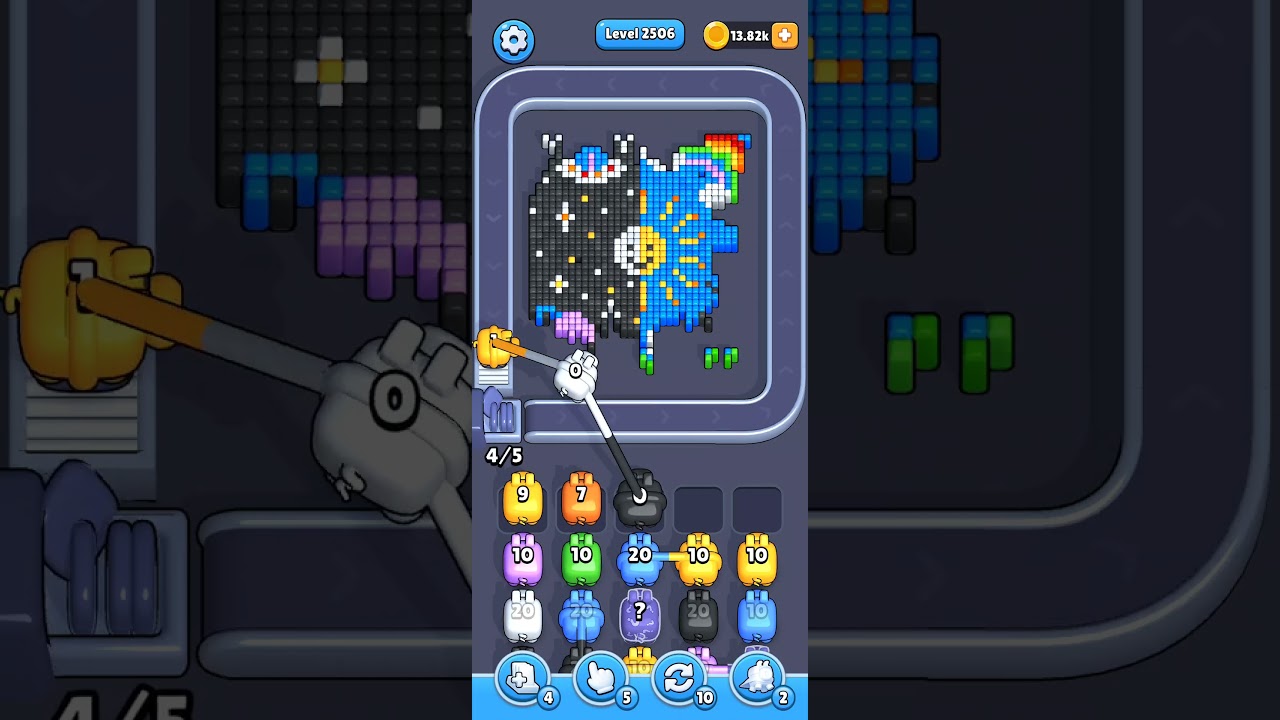This screenshot has width=1280, height=720.
Task: Tap the mystery peg with question mark
Action: (x=640, y=614)
